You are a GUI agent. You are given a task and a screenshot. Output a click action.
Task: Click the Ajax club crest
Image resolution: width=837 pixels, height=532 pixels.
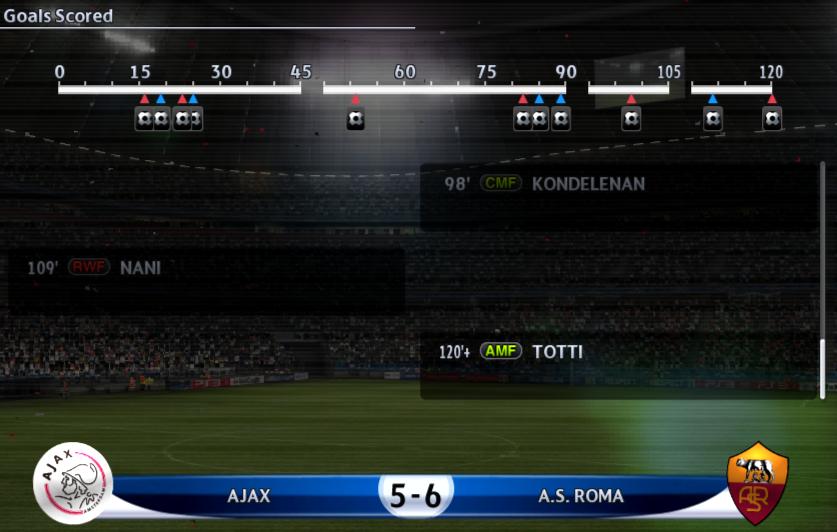click(72, 483)
